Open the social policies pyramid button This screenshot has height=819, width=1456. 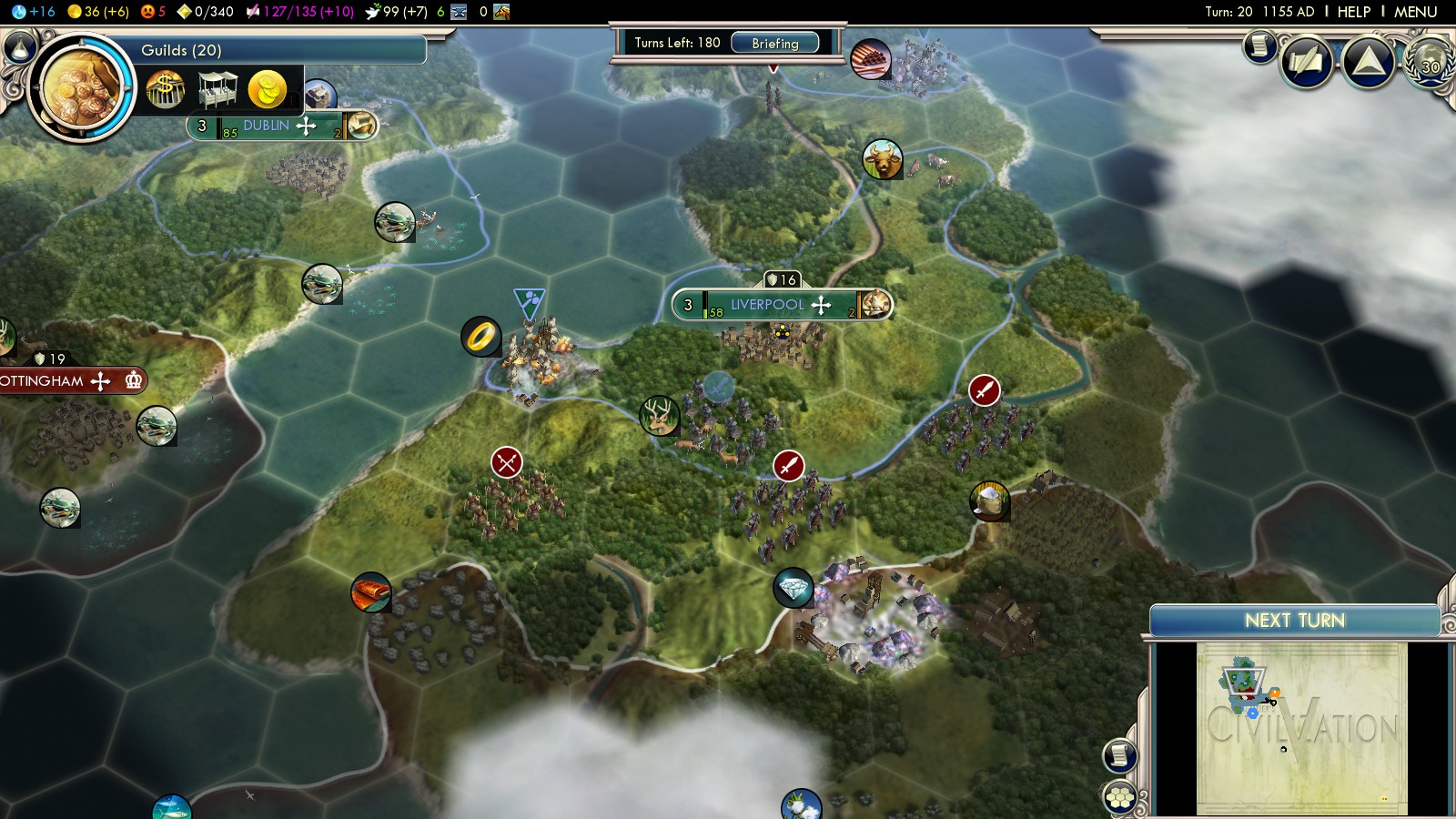coord(1369,62)
